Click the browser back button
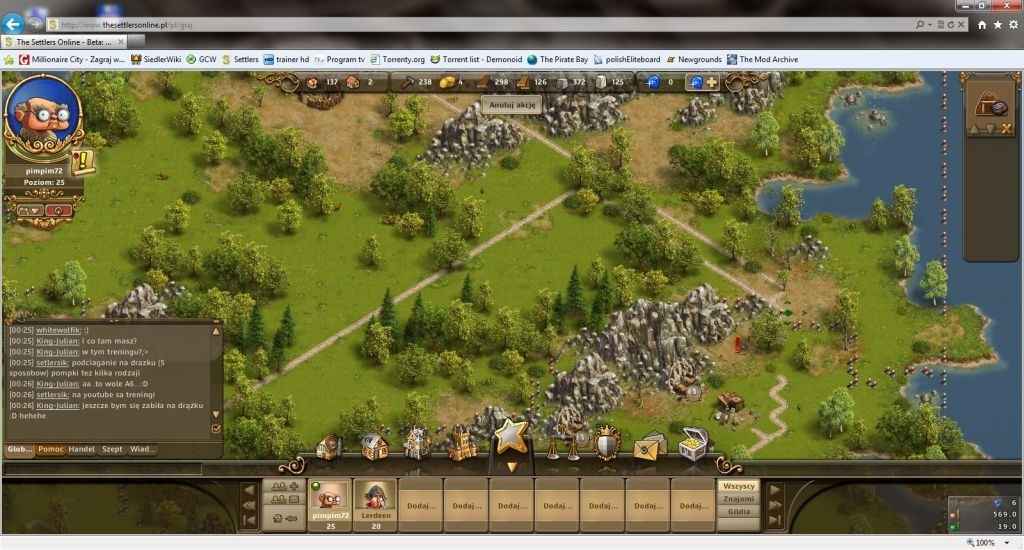Screen dimensions: 1024x550 [x=14, y=24]
